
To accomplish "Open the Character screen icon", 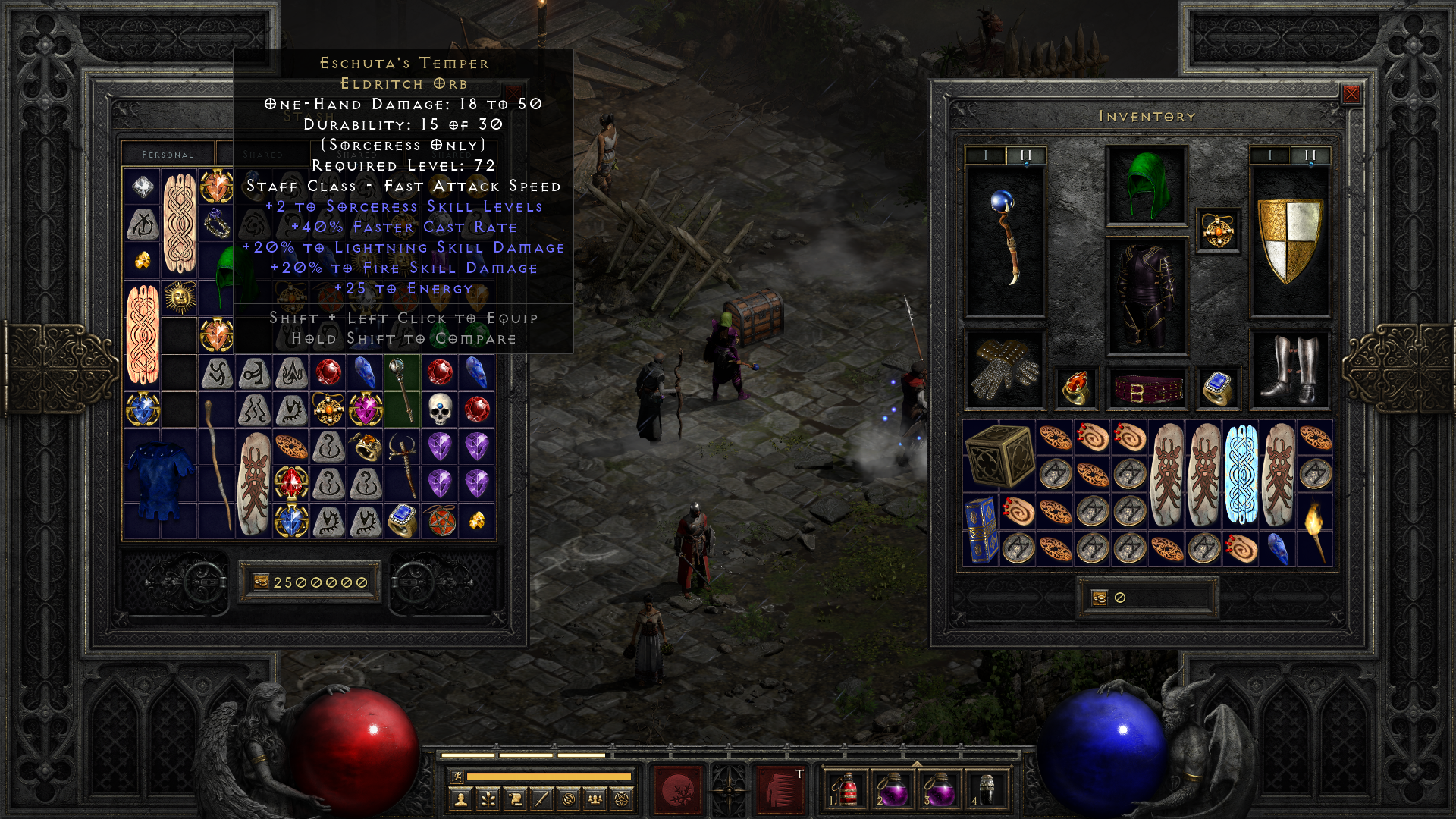I will pos(462,798).
